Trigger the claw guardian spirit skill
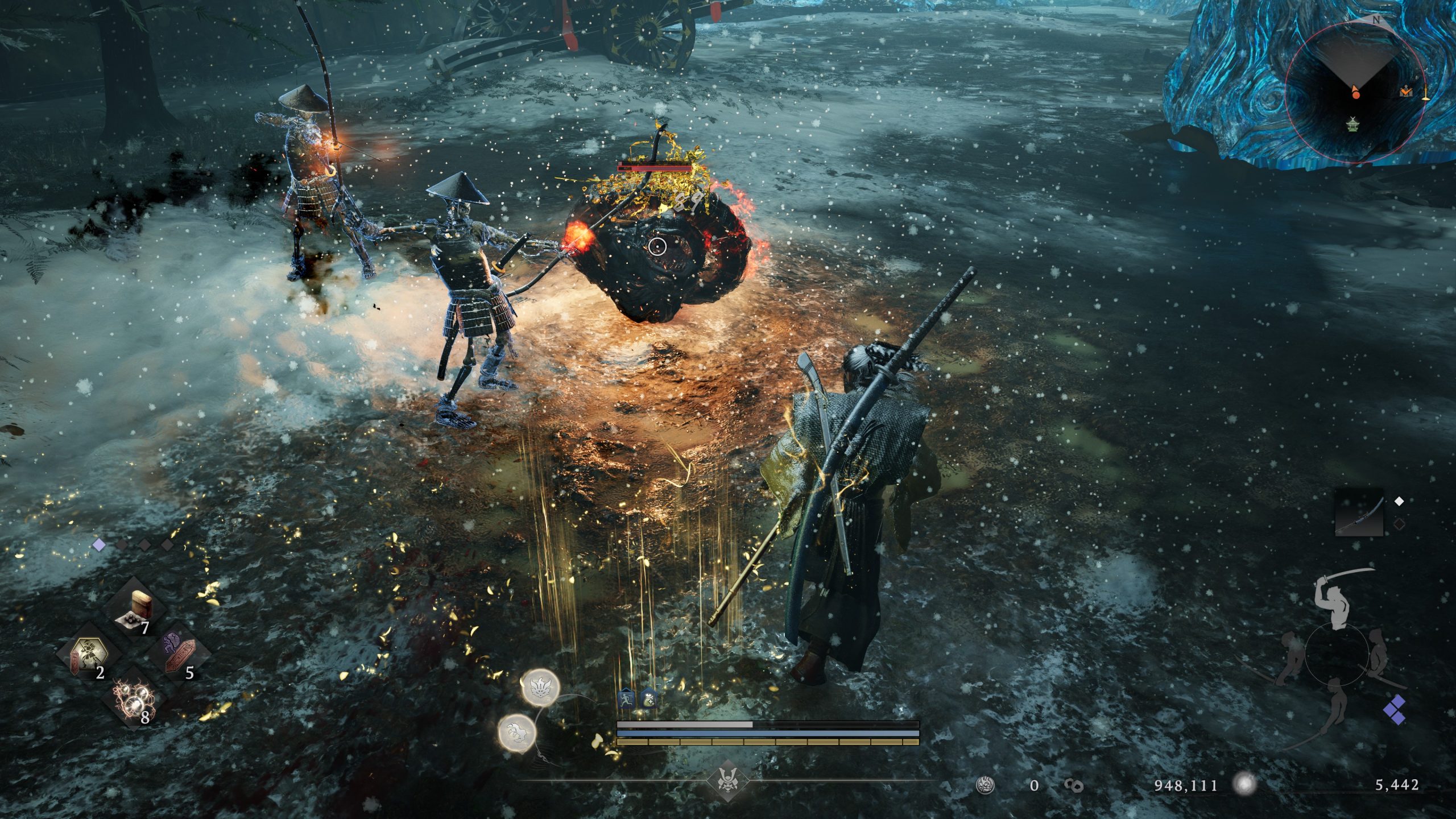Image resolution: width=1456 pixels, height=819 pixels. tap(516, 731)
